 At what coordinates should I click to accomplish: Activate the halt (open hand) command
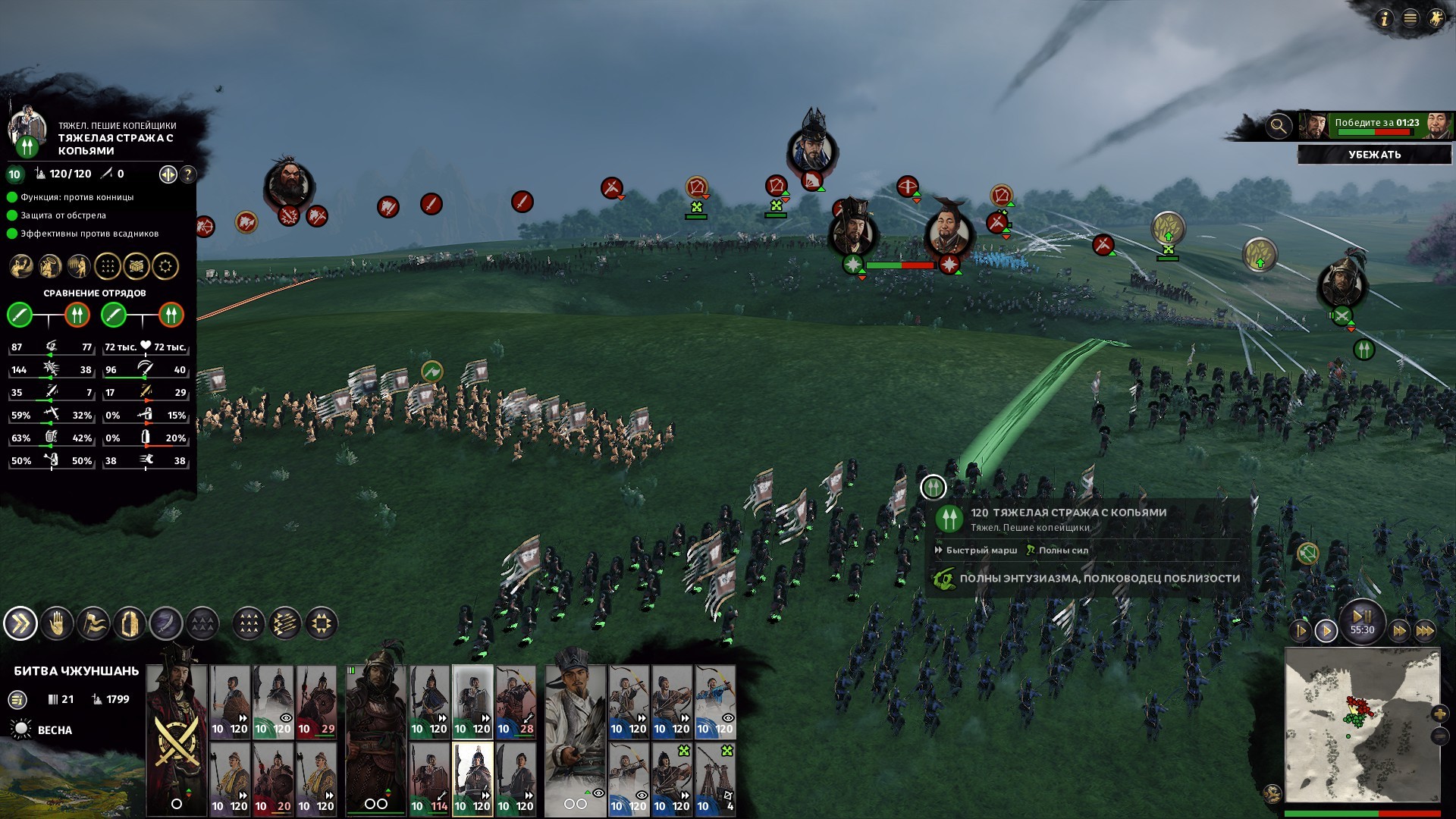pyautogui.click(x=57, y=624)
